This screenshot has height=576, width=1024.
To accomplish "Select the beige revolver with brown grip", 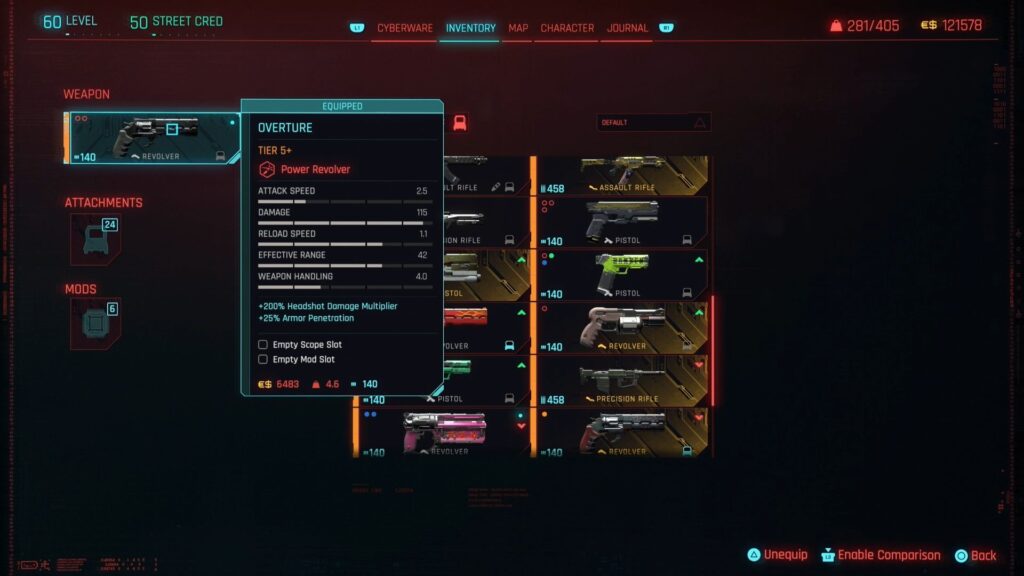I will (x=622, y=327).
